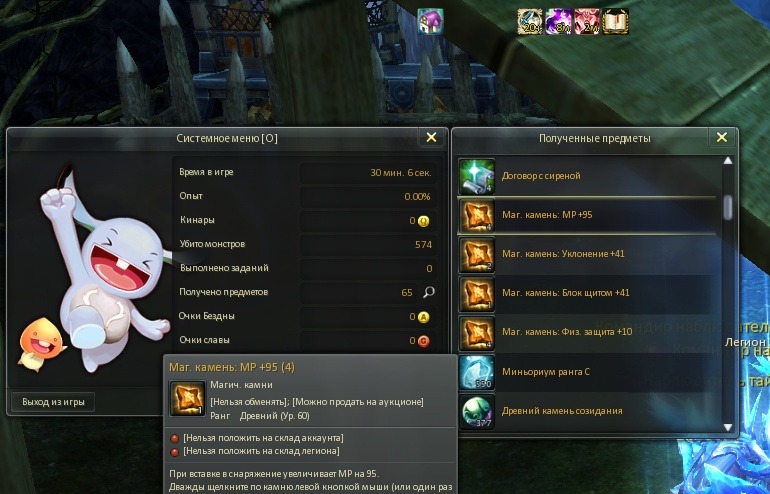Click the purple swirl buff icon
The width and height of the screenshot is (770, 494).
(x=558, y=21)
